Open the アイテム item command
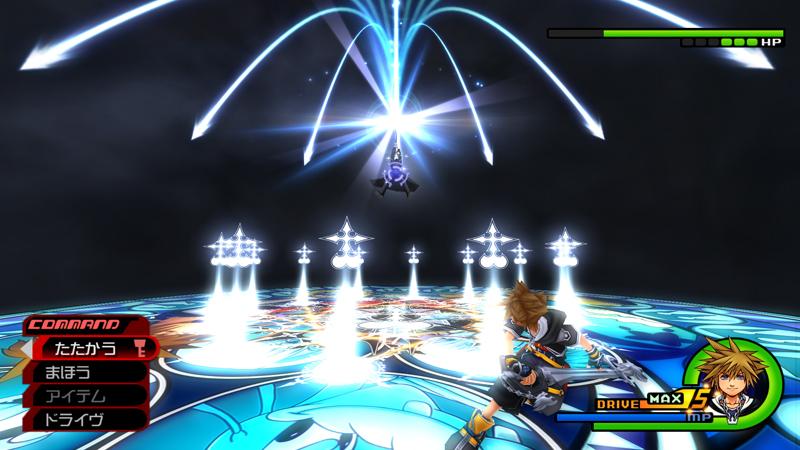The image size is (800, 450). 80,396
